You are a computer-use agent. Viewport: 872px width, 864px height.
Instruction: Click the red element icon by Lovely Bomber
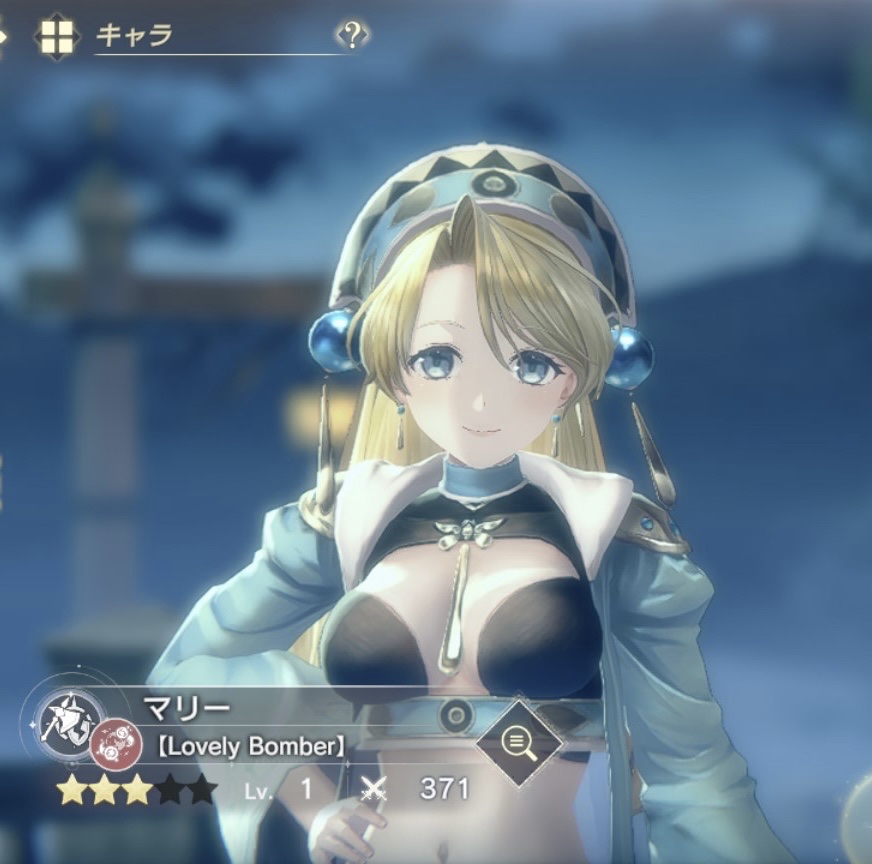(109, 747)
